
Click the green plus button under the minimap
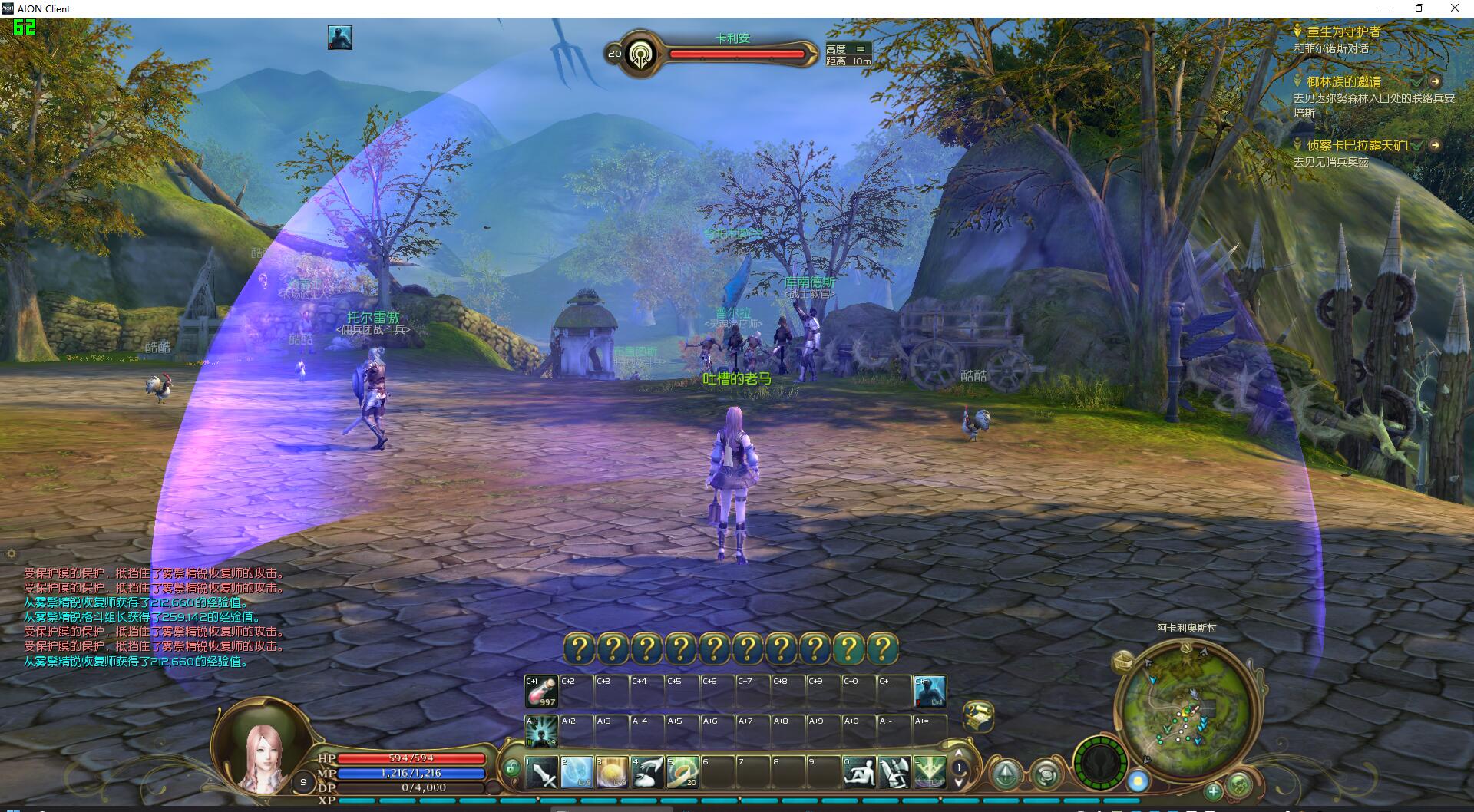point(1213,791)
